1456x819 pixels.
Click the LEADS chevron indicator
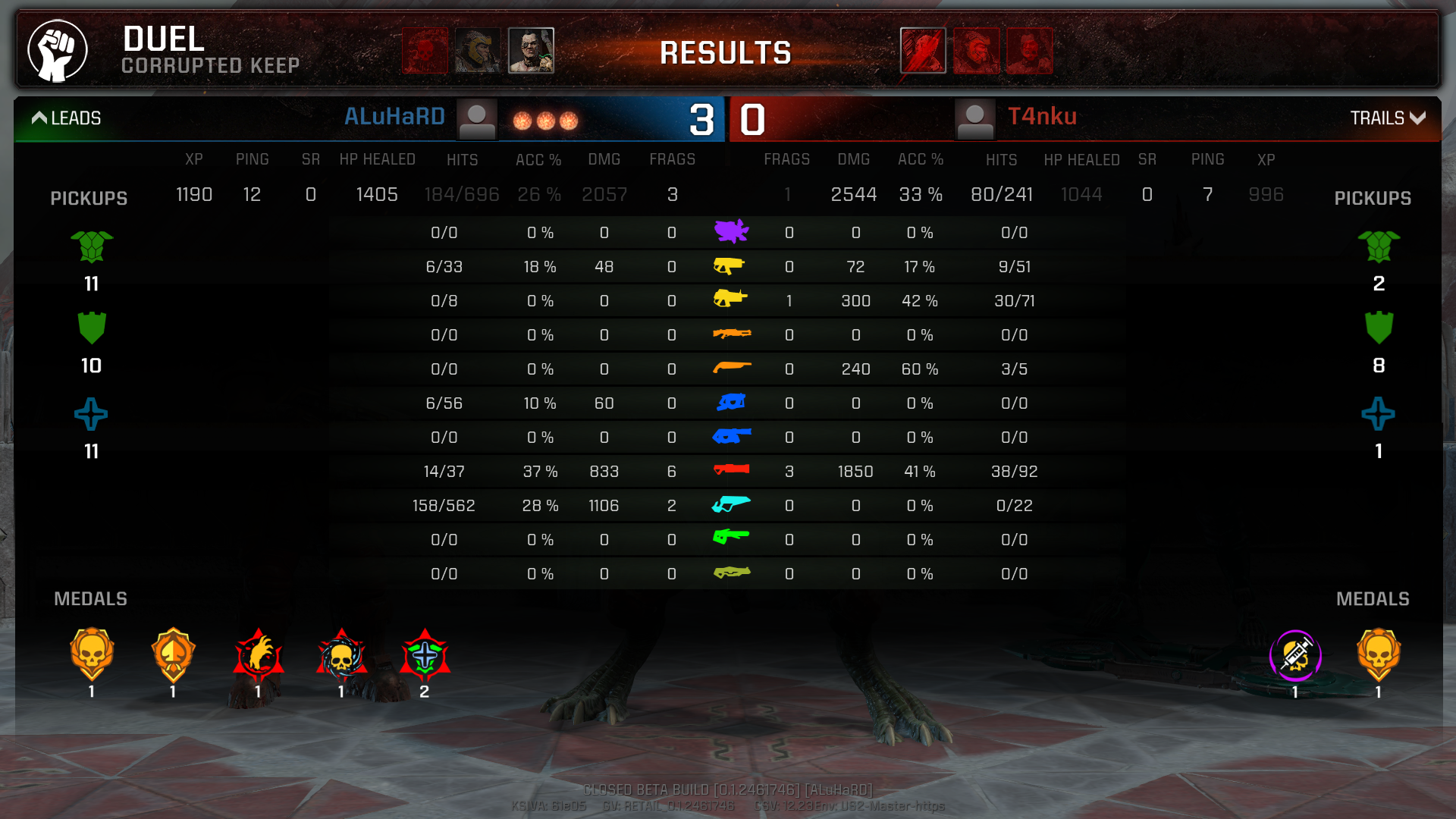(x=39, y=118)
